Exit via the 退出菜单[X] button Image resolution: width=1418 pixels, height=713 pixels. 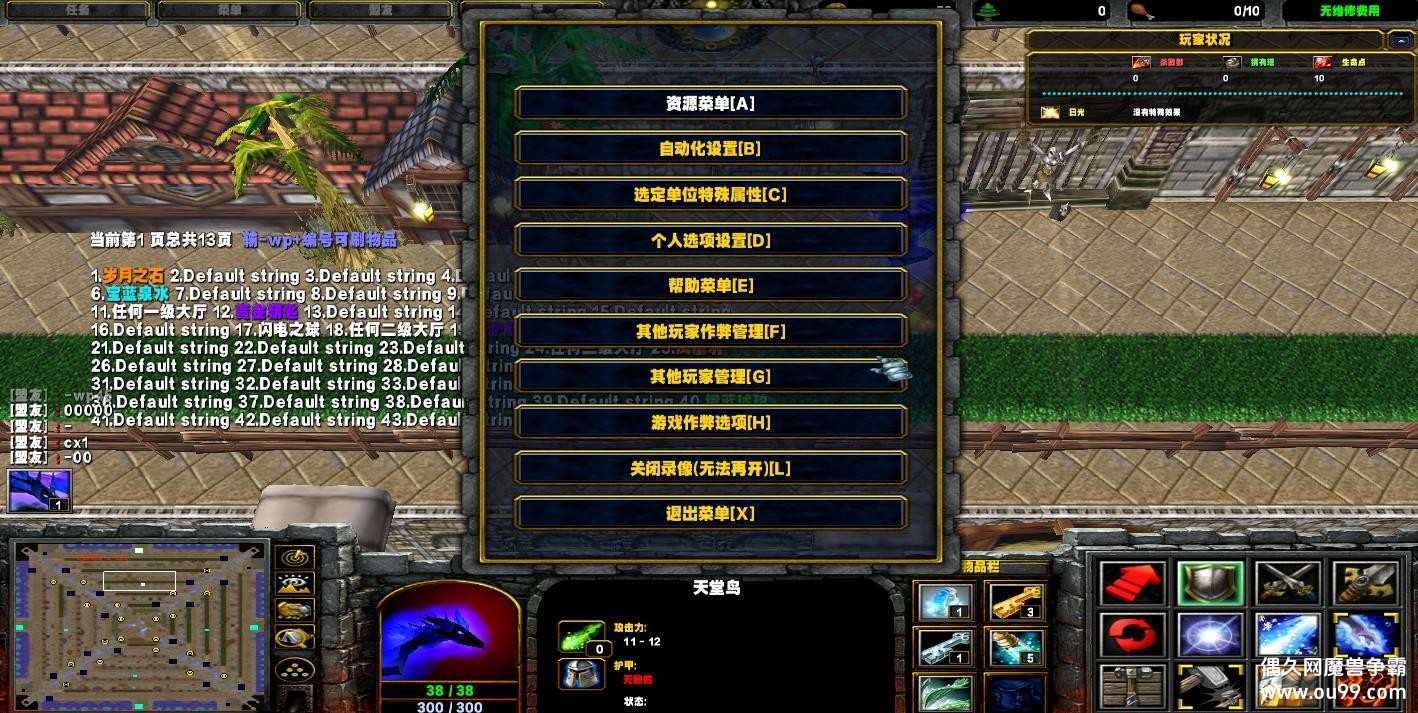pyautogui.click(x=710, y=514)
